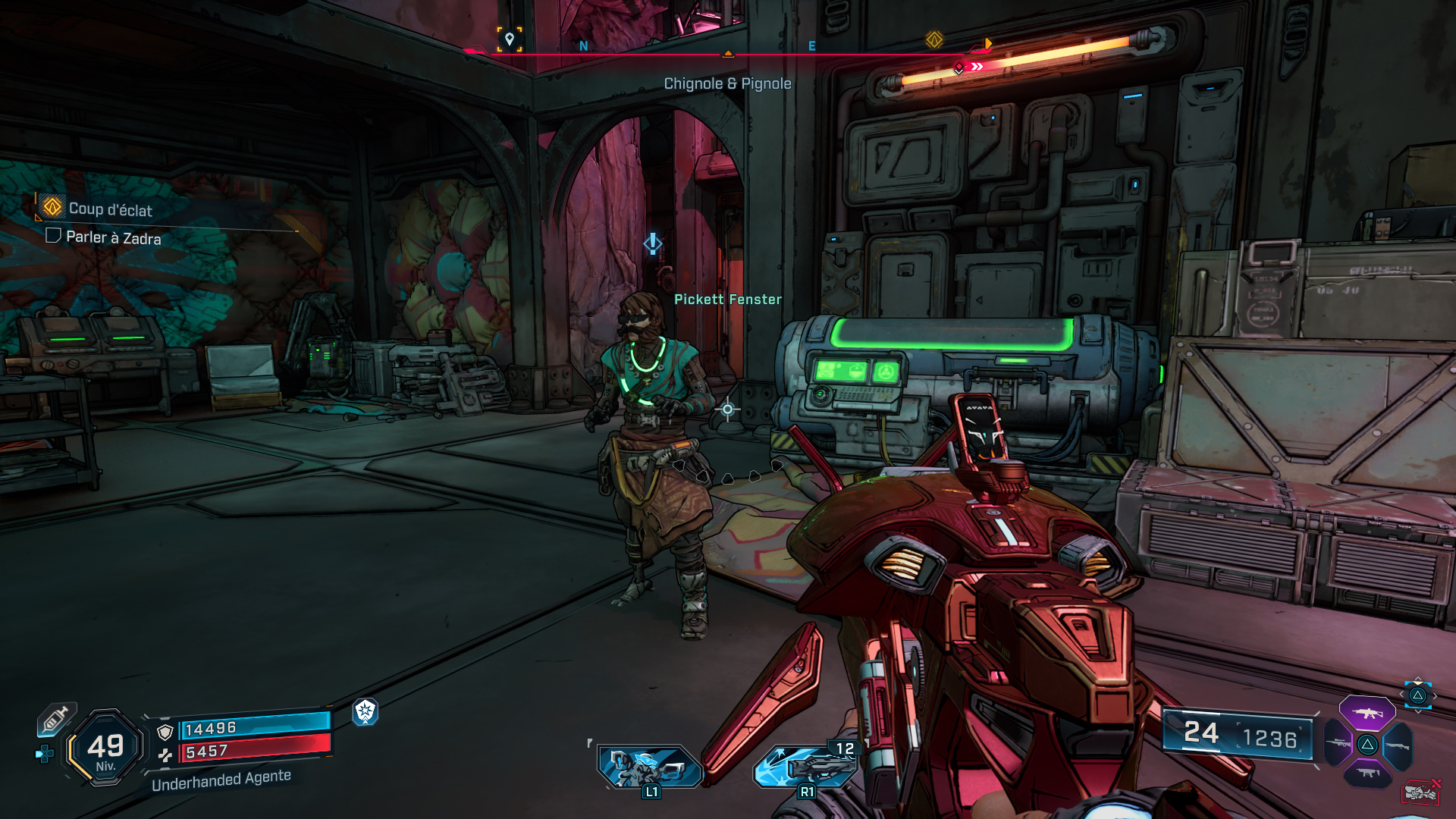Use the repkit syringe icon
This screenshot has width=1456, height=819.
[x=56, y=719]
